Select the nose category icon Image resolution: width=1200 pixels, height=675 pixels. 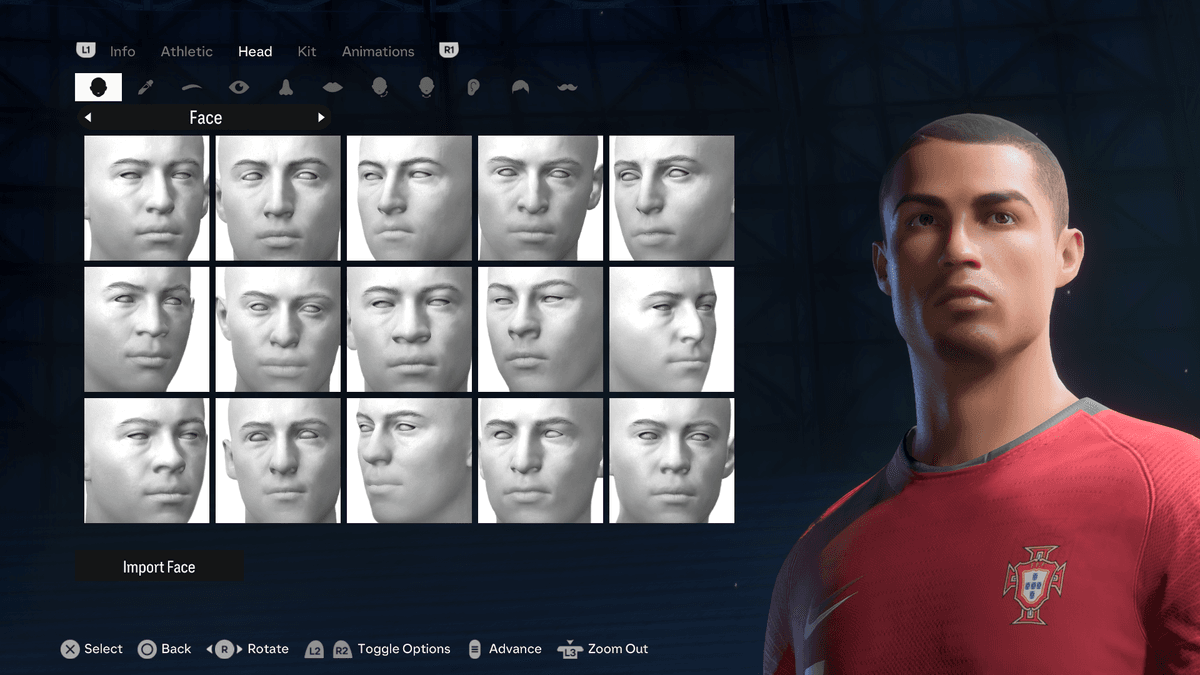[x=286, y=87]
